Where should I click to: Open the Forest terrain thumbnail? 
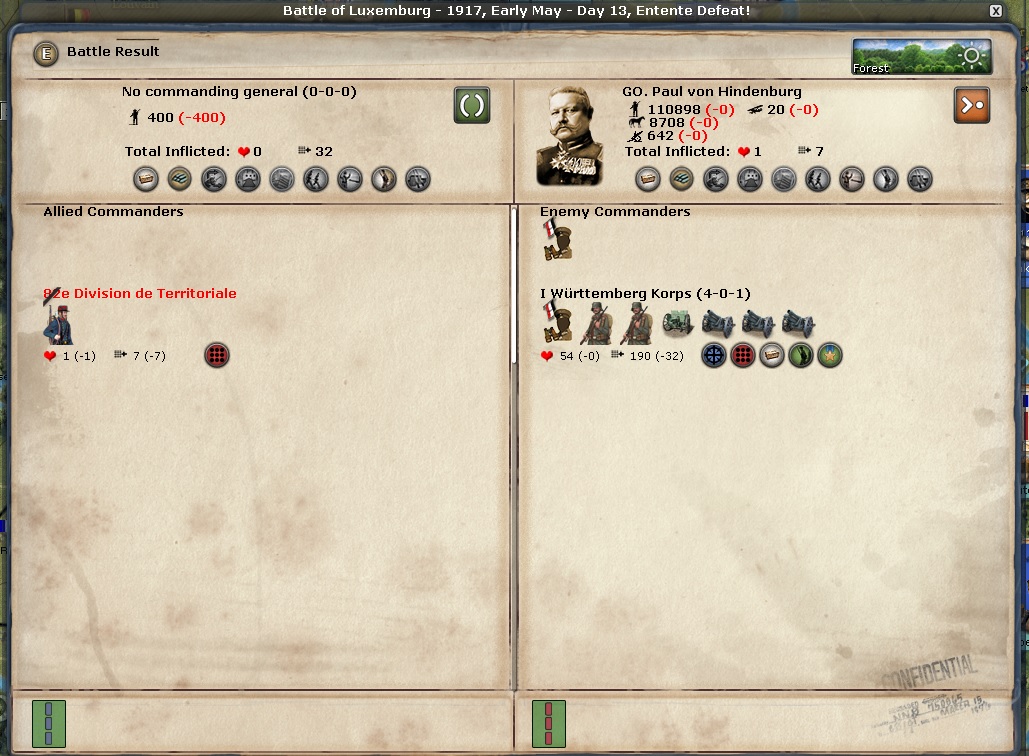pos(921,57)
